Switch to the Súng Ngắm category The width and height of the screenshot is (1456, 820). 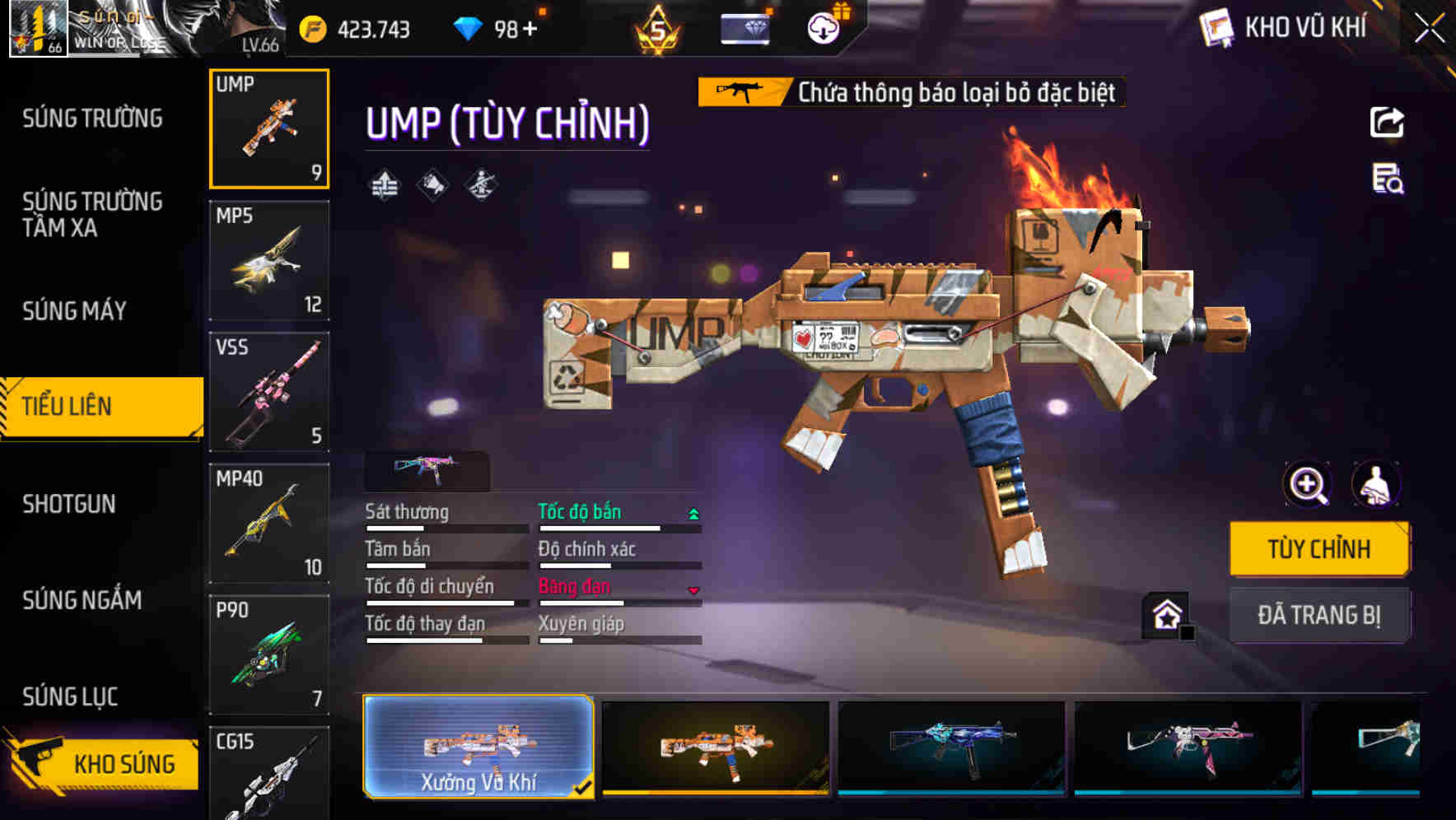[x=82, y=600]
